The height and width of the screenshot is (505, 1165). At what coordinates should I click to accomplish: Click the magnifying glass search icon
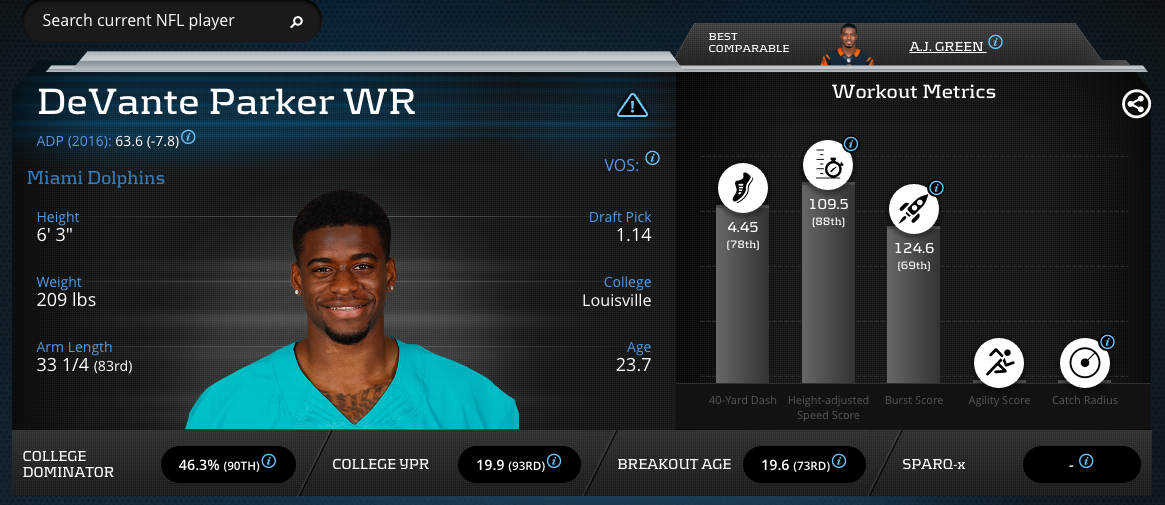pyautogui.click(x=297, y=22)
